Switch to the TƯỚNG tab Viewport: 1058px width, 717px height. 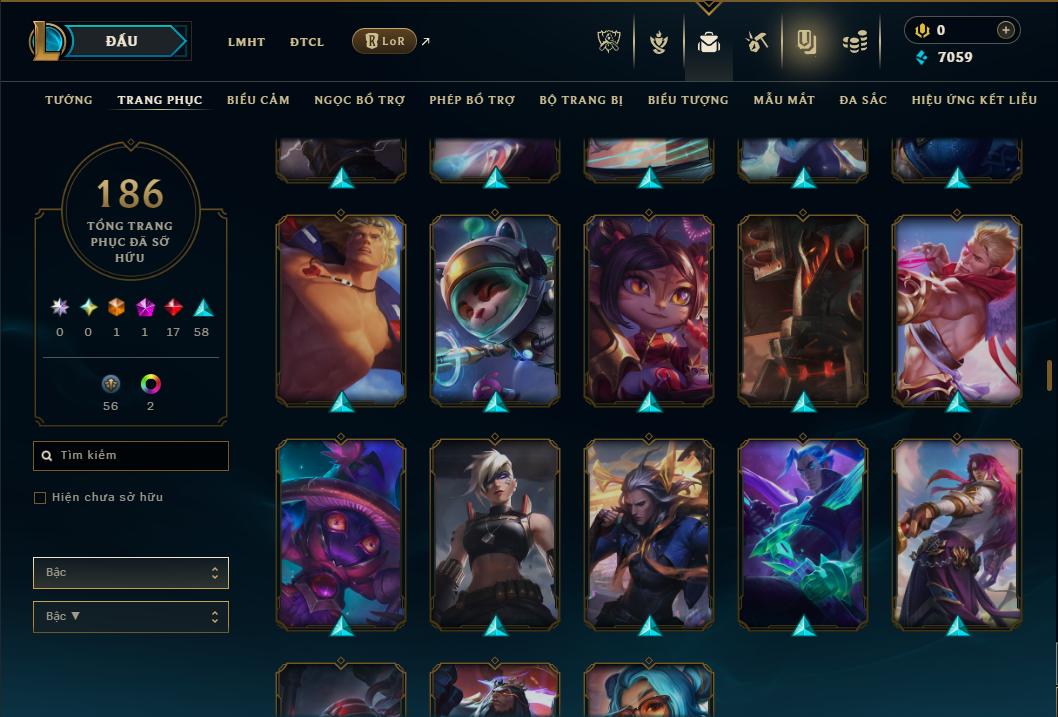point(69,100)
